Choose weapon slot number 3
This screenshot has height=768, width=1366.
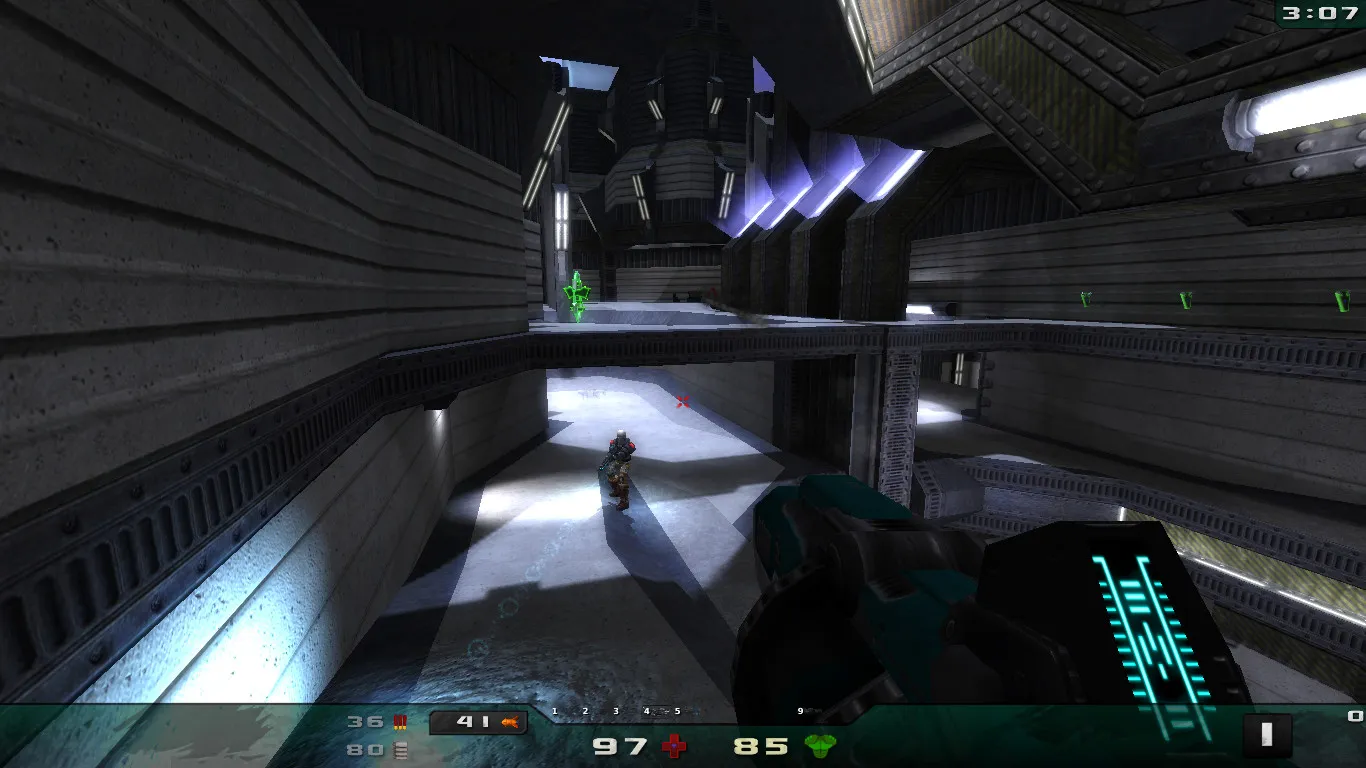(x=616, y=712)
